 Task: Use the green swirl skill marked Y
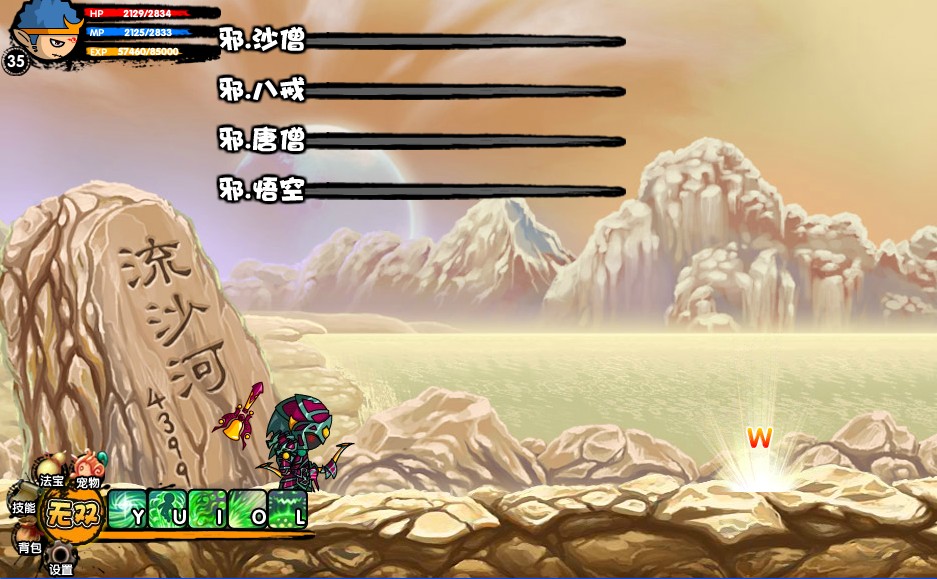pos(127,509)
